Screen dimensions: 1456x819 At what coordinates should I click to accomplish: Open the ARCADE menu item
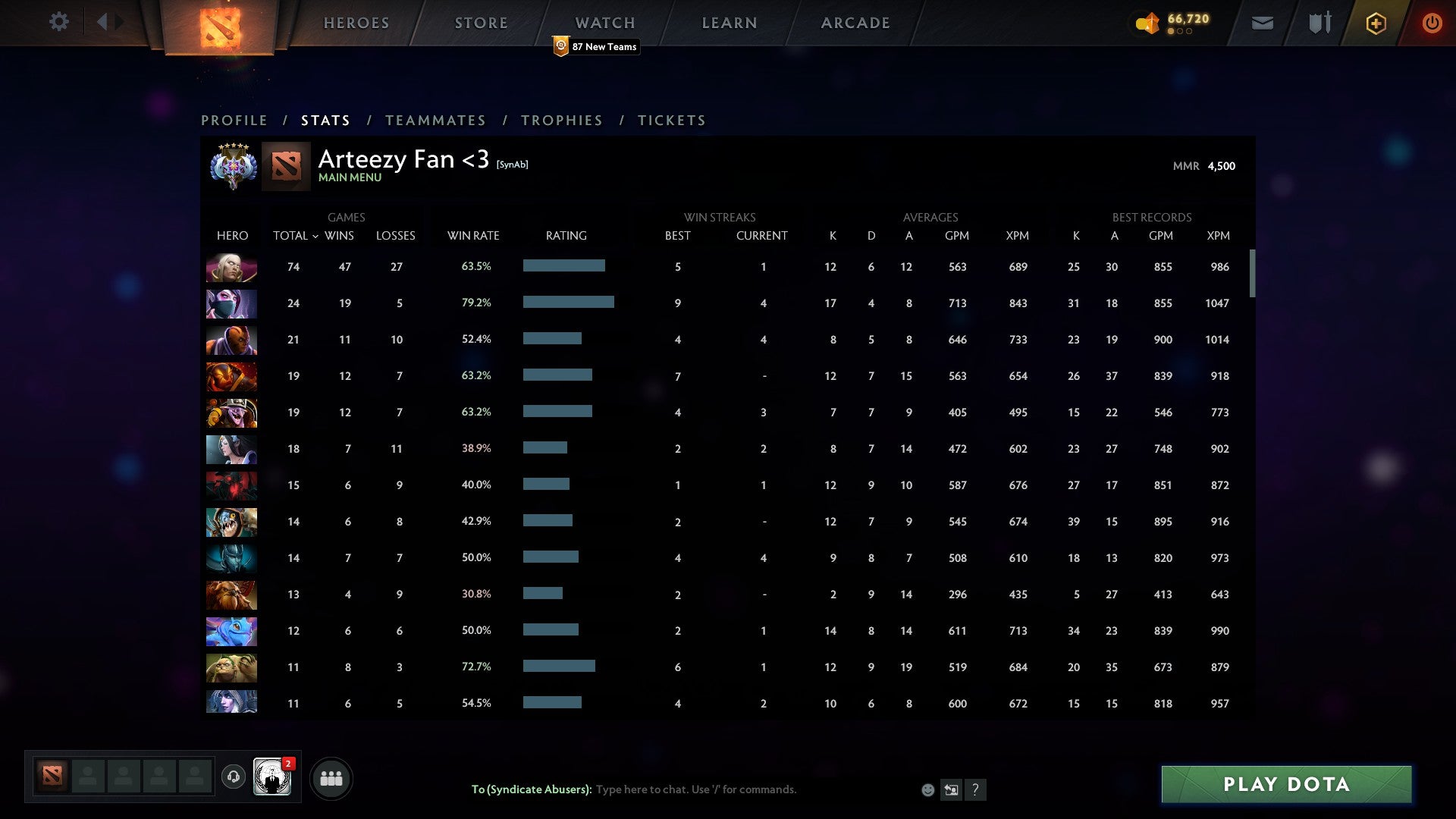point(855,22)
